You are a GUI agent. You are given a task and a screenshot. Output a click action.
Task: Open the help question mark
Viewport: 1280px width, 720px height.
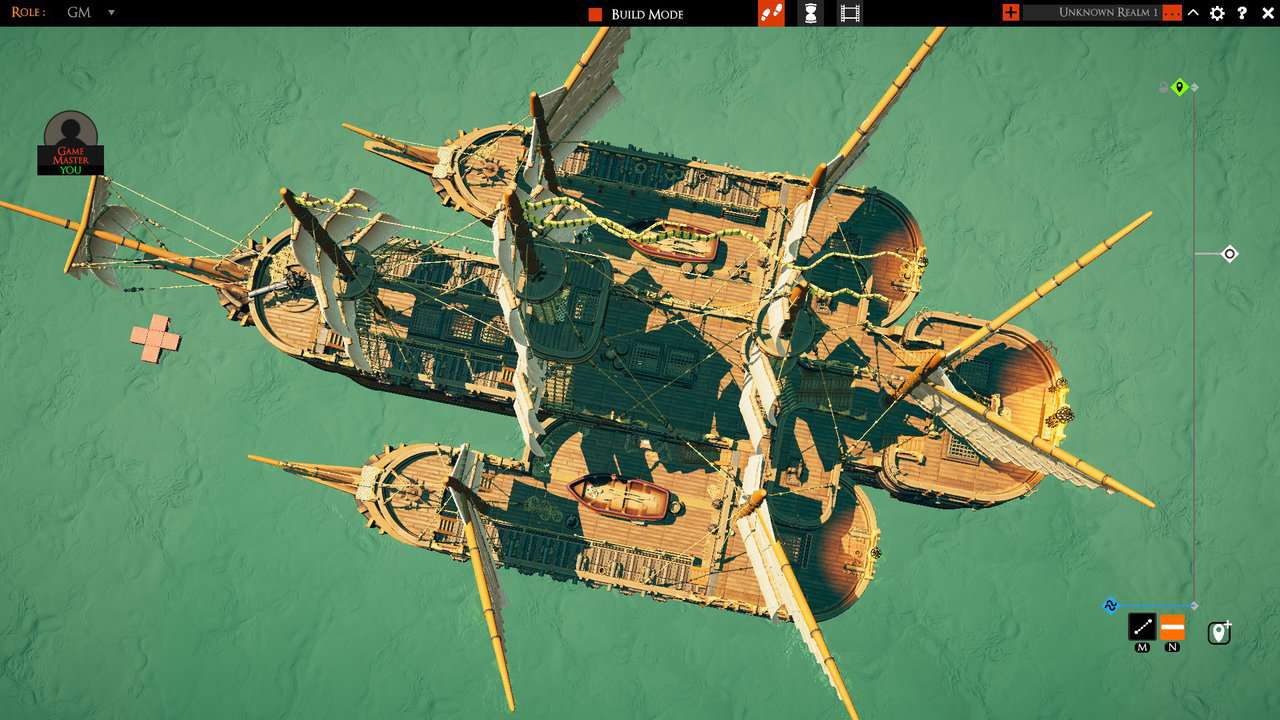pos(1242,13)
